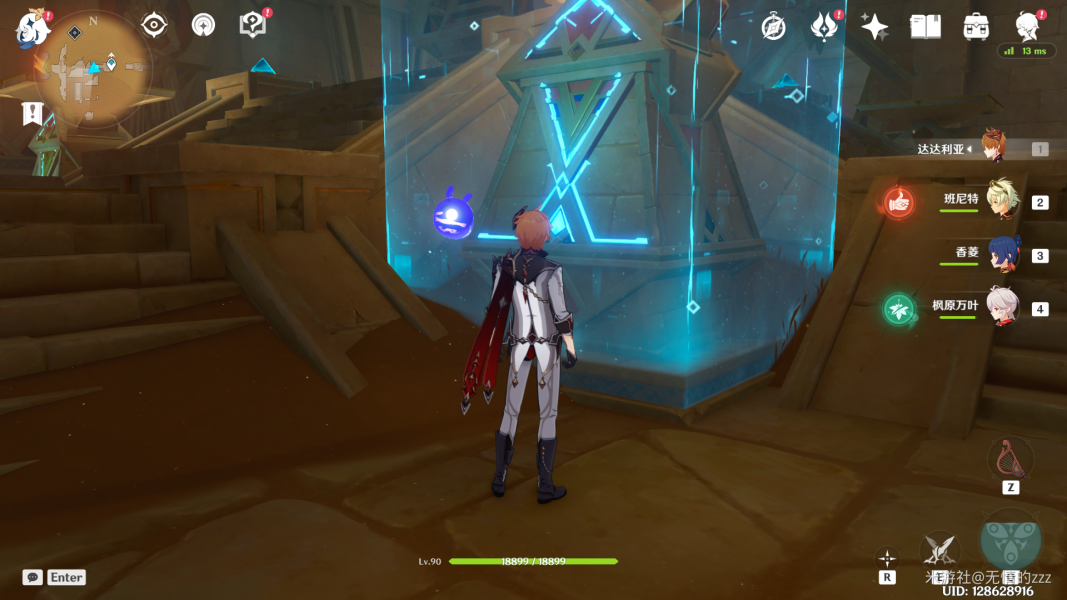Open the Wish star icon
1067x600 pixels.
coord(875,27)
